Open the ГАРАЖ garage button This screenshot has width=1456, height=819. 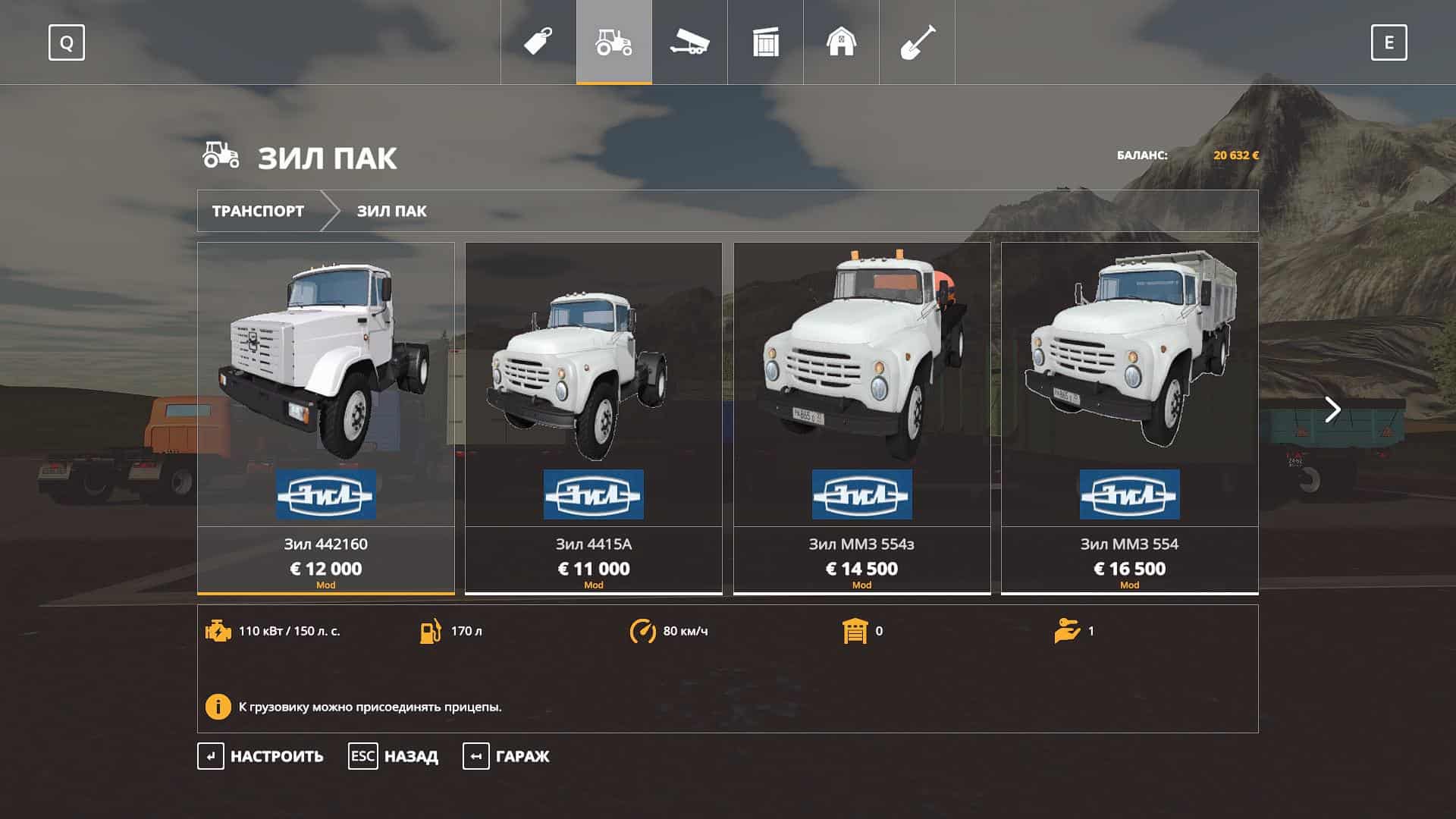coord(507,756)
